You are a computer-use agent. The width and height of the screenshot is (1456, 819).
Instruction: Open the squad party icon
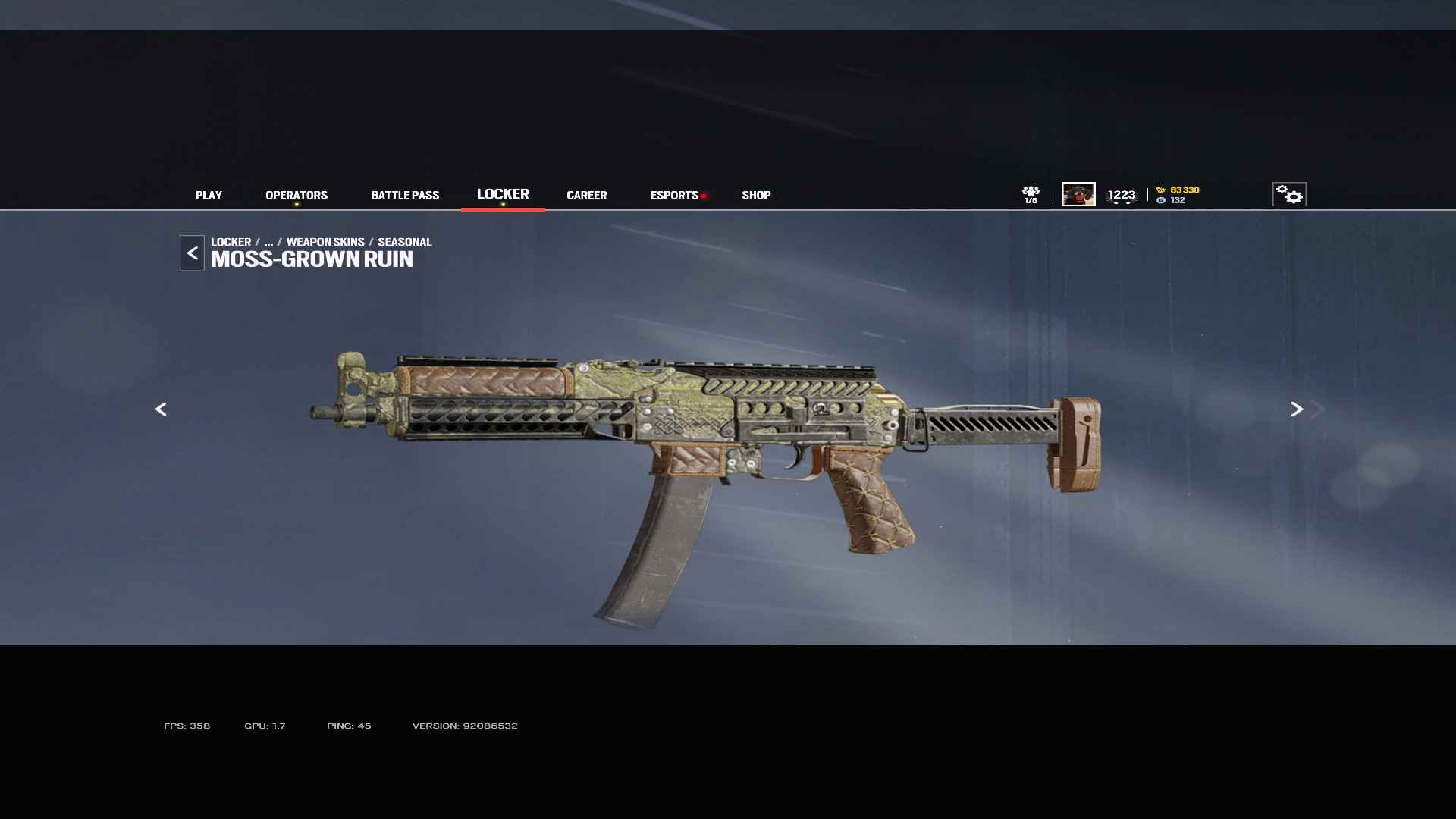[x=1031, y=194]
